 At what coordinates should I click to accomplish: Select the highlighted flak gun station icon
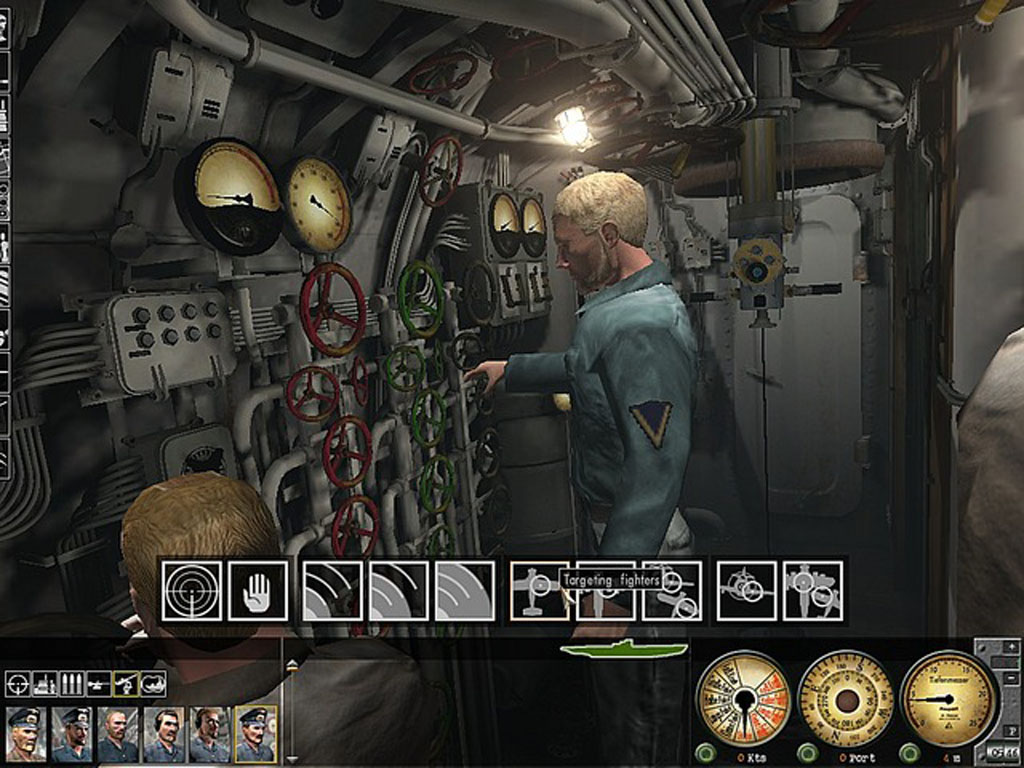pos(125,684)
